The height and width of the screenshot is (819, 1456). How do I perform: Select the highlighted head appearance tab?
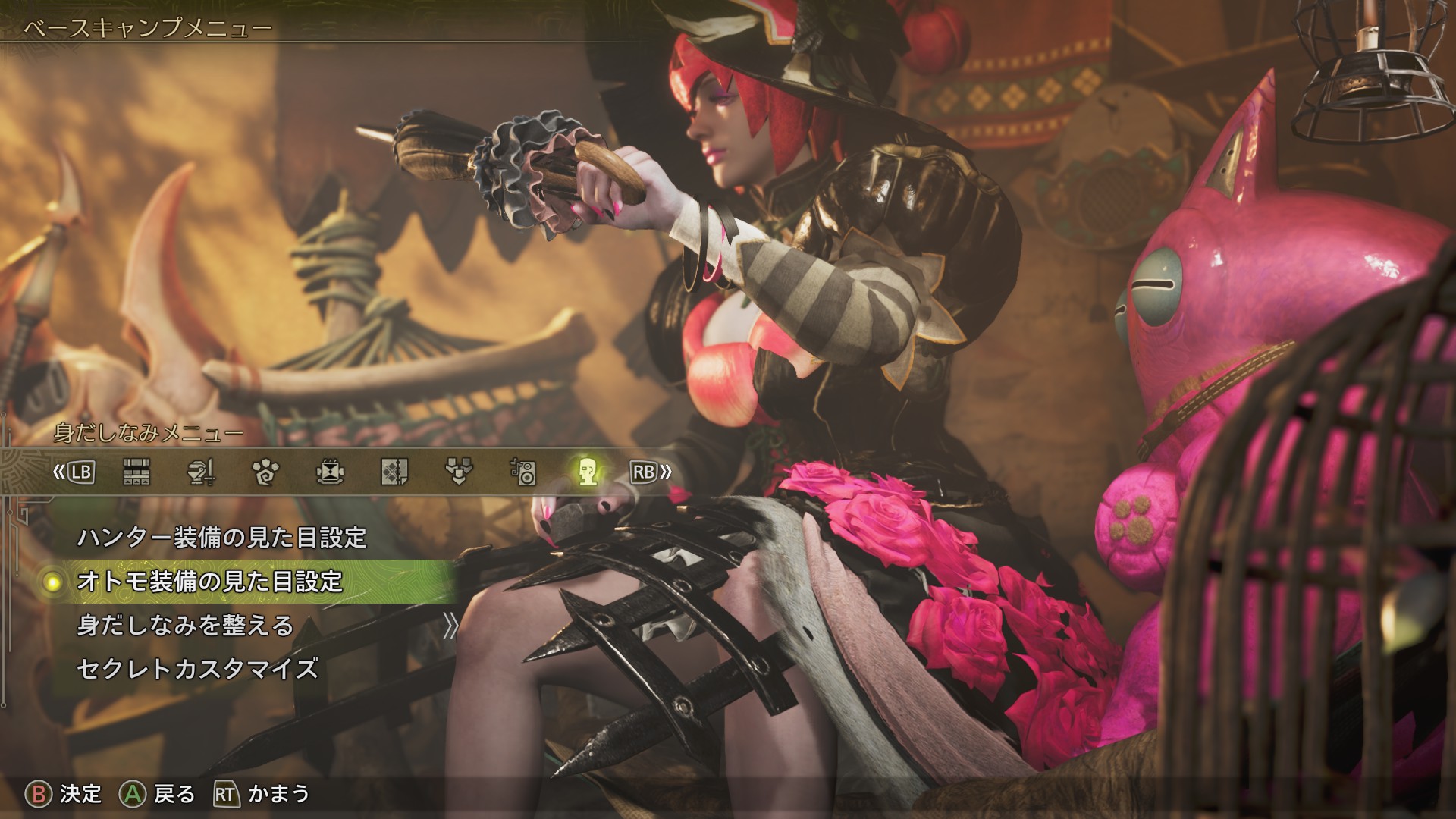588,472
